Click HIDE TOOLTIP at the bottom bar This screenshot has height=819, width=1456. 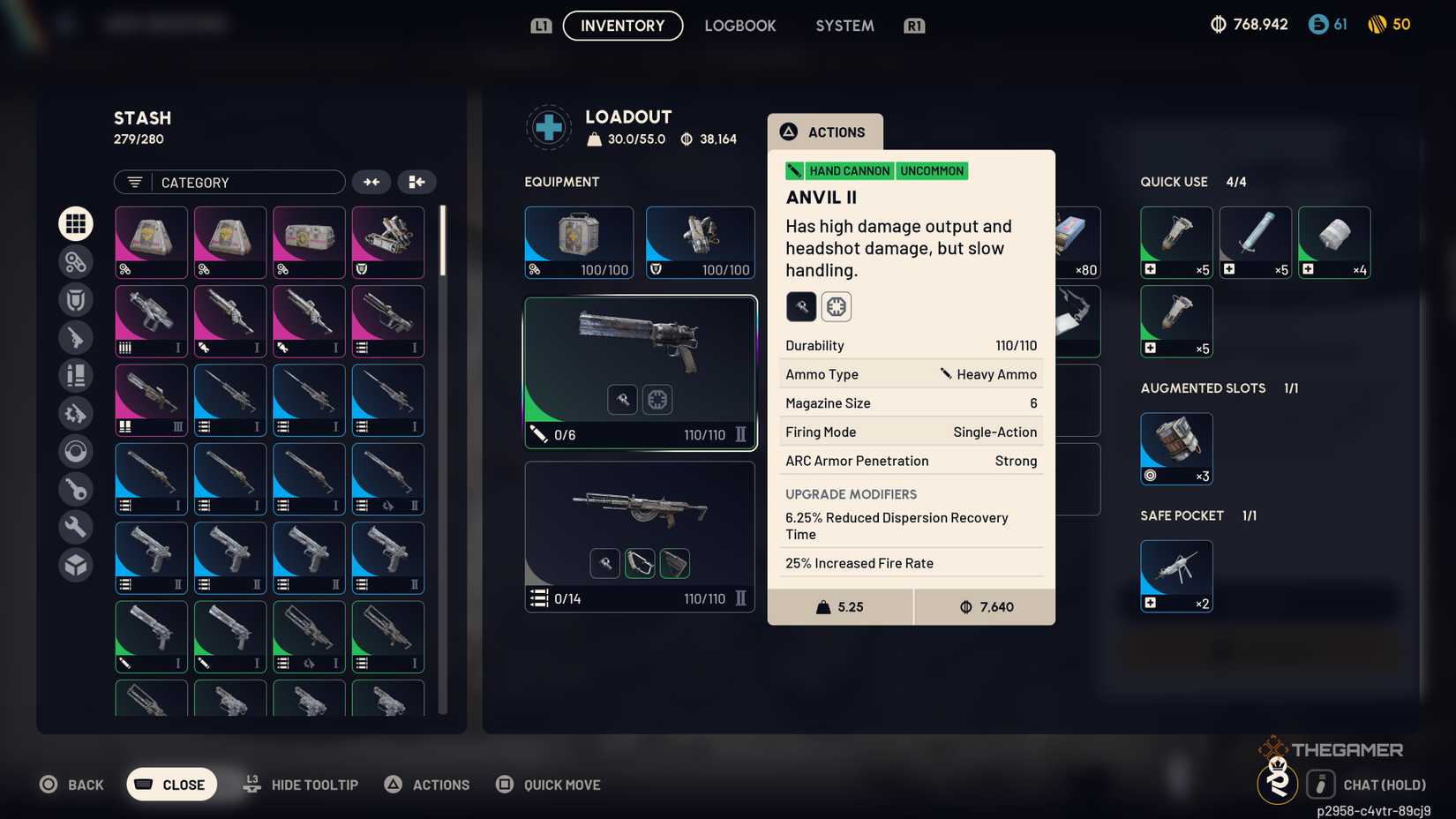click(314, 784)
